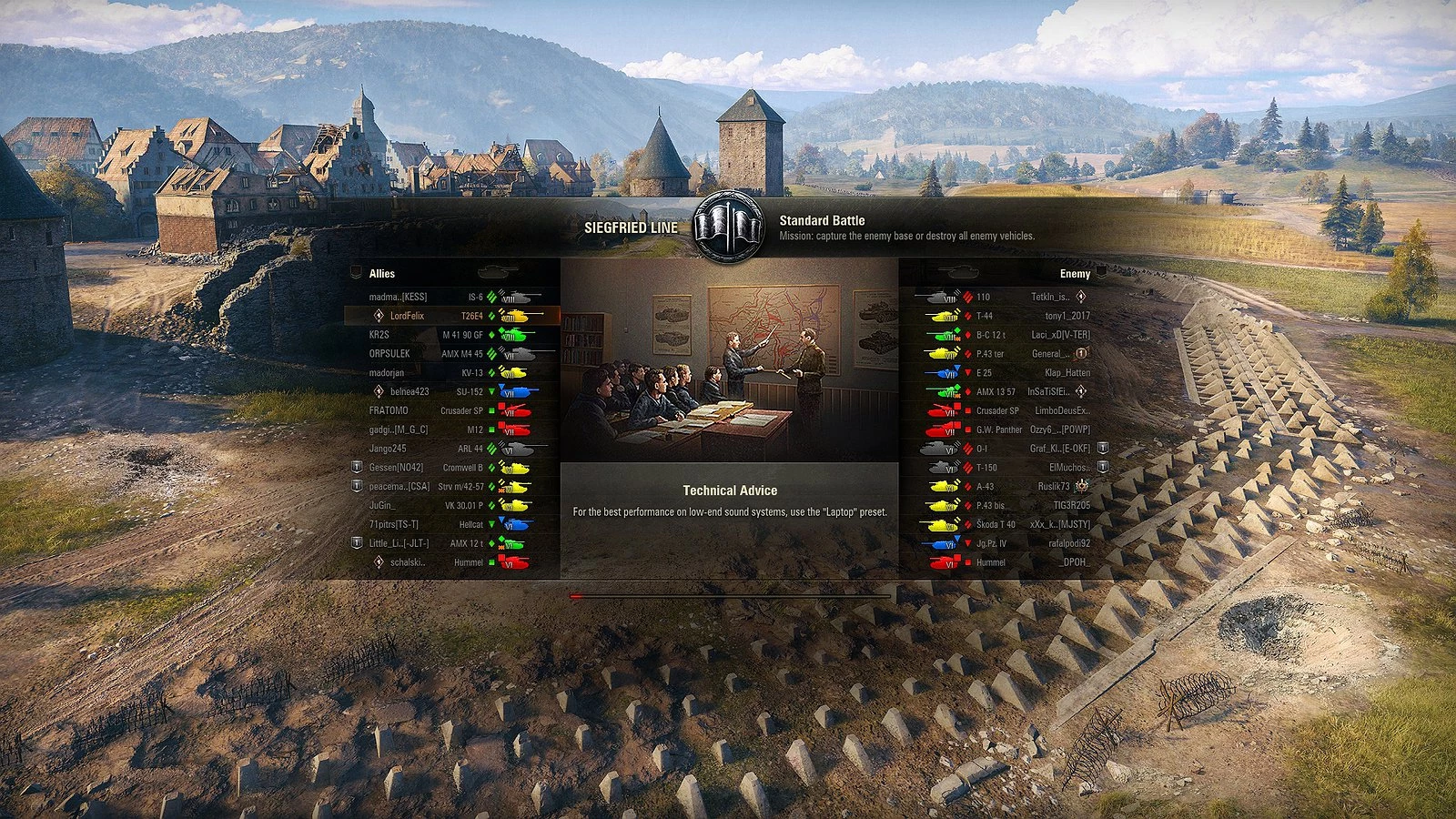Click the Standard Battle mission text
Screen dimensions: 1456x819
(x=822, y=219)
